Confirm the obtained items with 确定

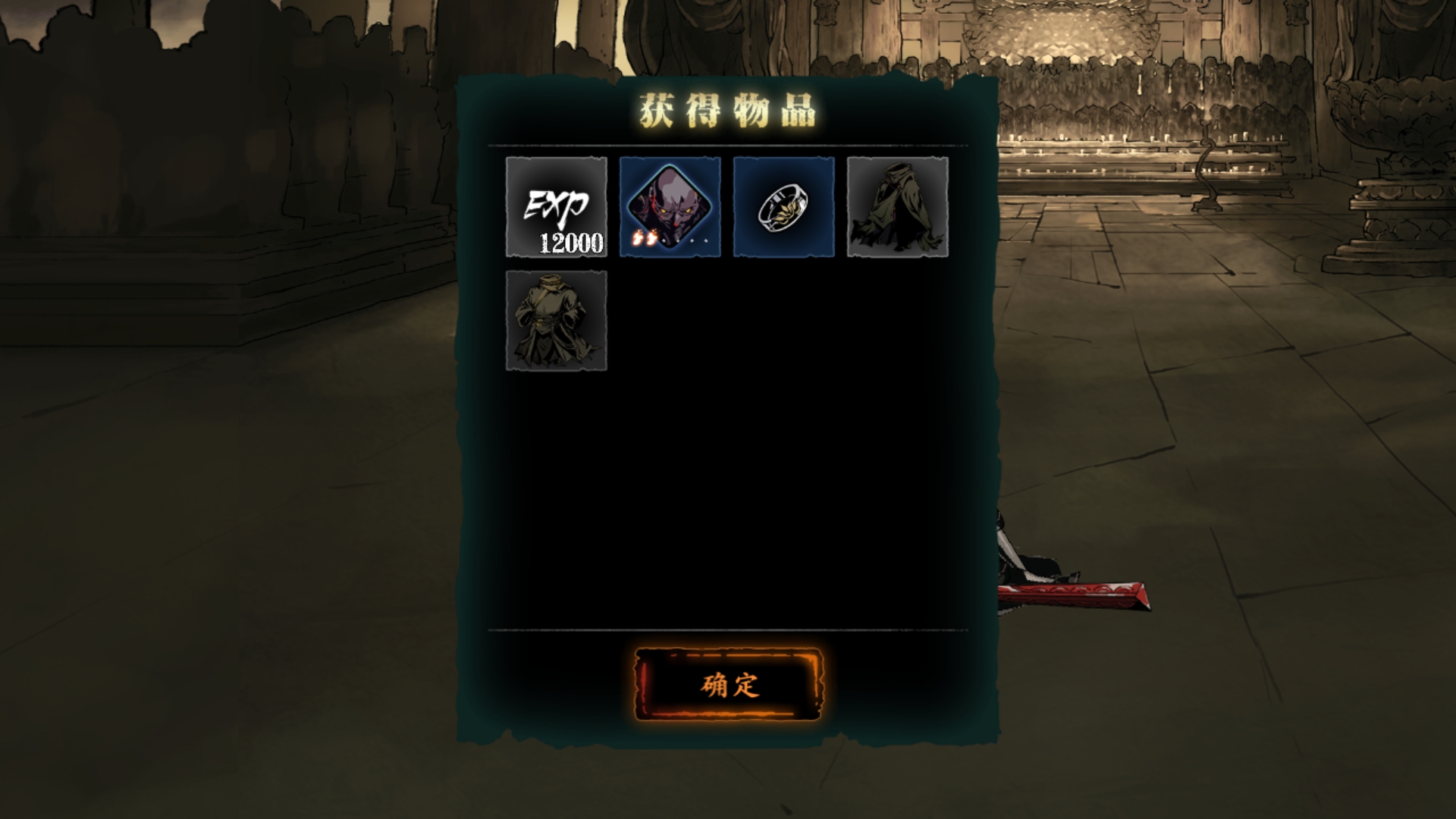(x=728, y=685)
